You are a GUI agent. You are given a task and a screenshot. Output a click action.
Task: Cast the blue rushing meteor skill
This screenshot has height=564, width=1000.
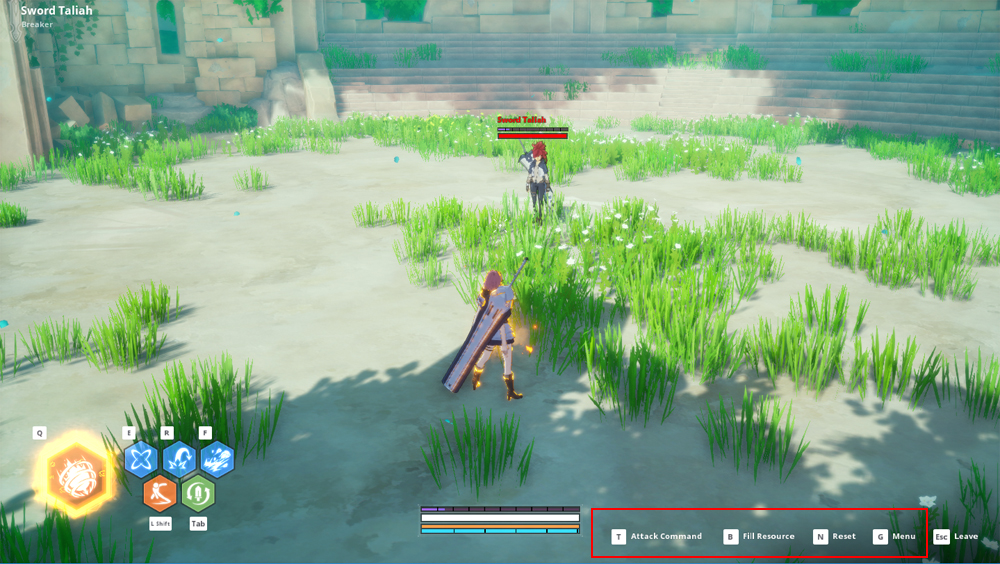click(x=217, y=460)
